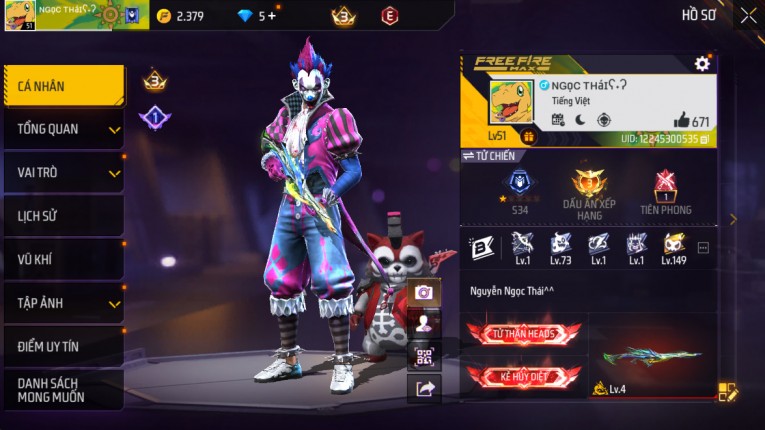
Task: Select the Tử Thần Heads title badge
Action: point(524,334)
